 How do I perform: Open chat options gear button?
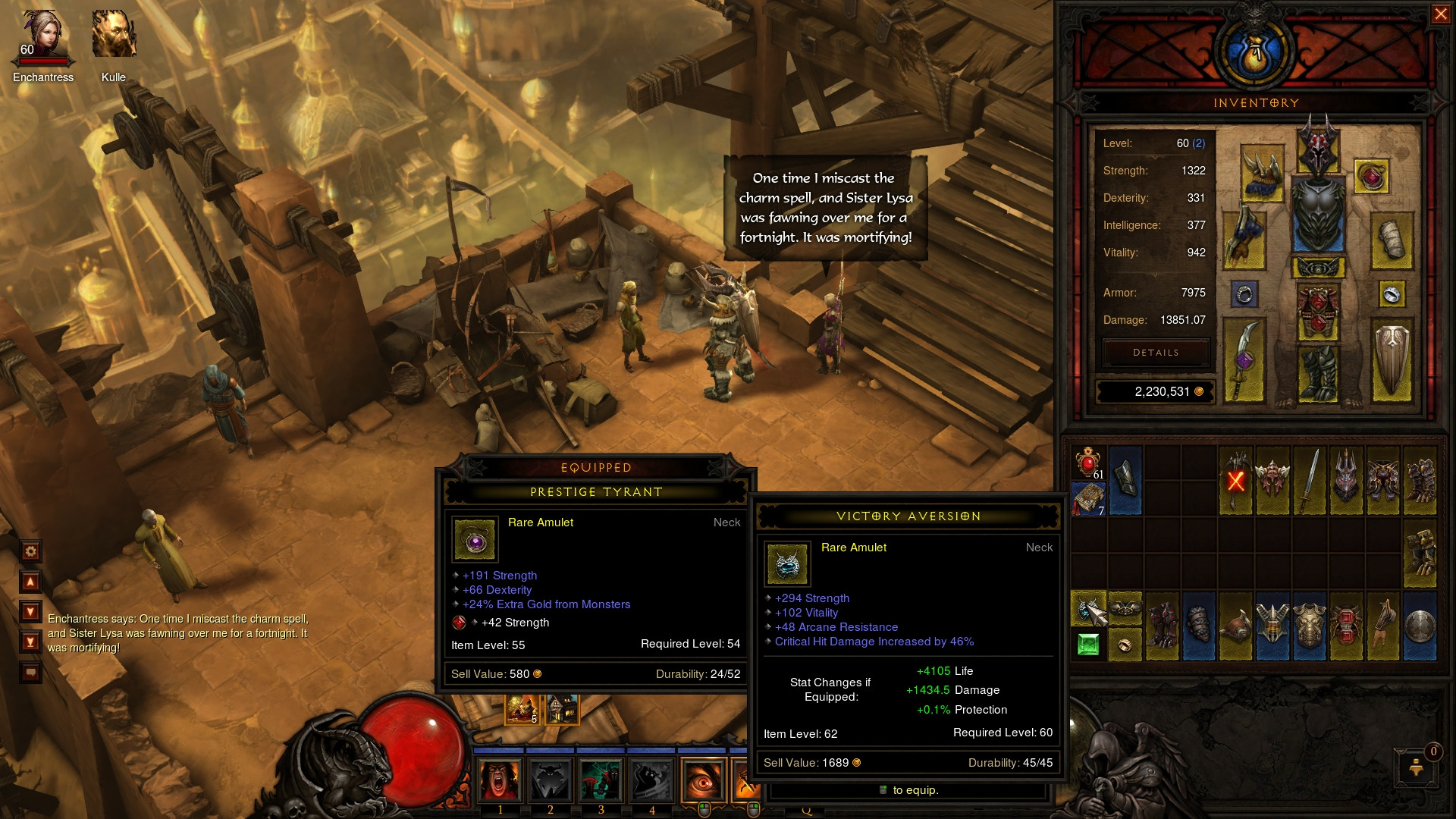click(31, 551)
